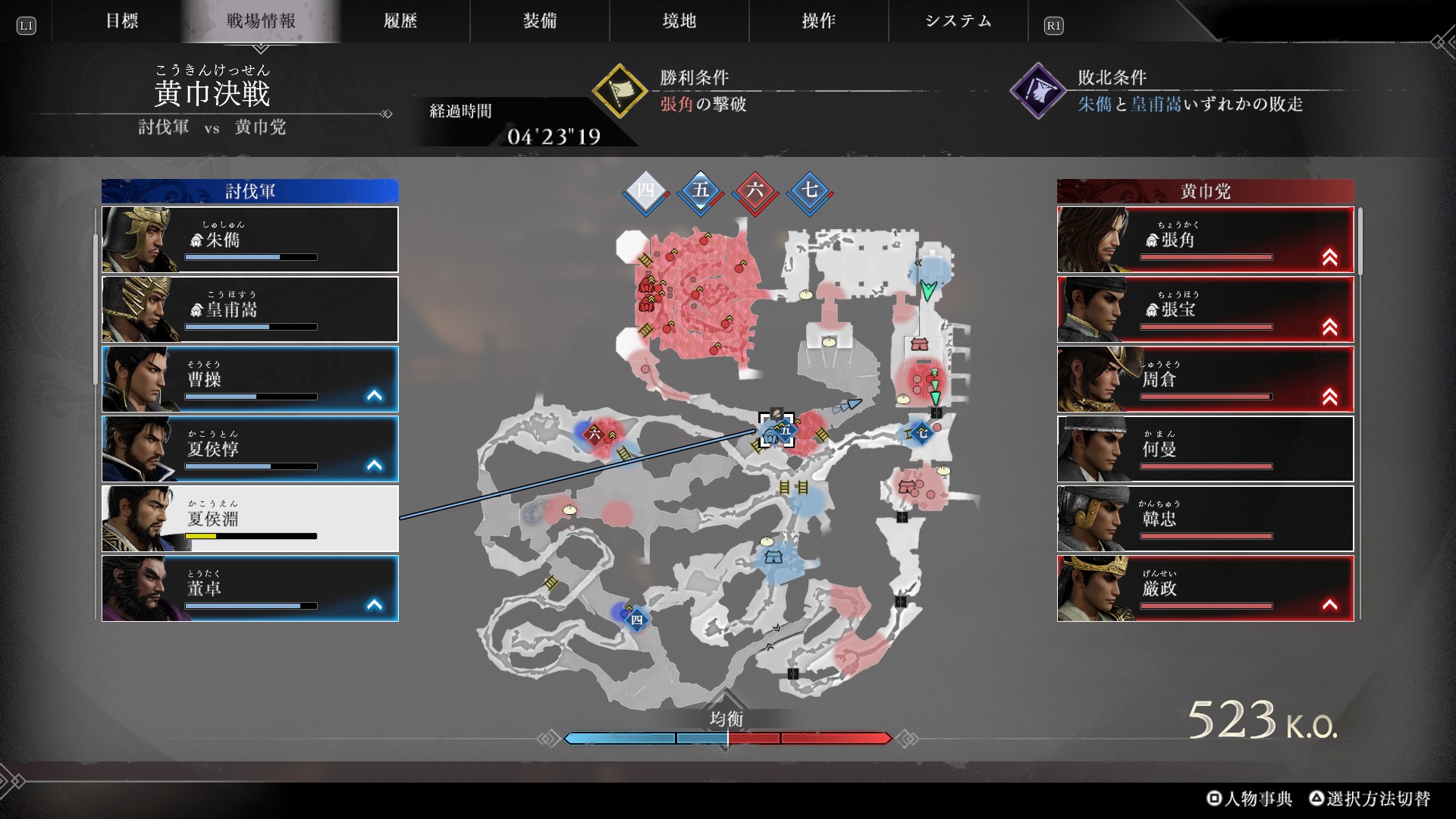Switch to the 境地 tab
The height and width of the screenshot is (819, 1456).
tap(679, 21)
